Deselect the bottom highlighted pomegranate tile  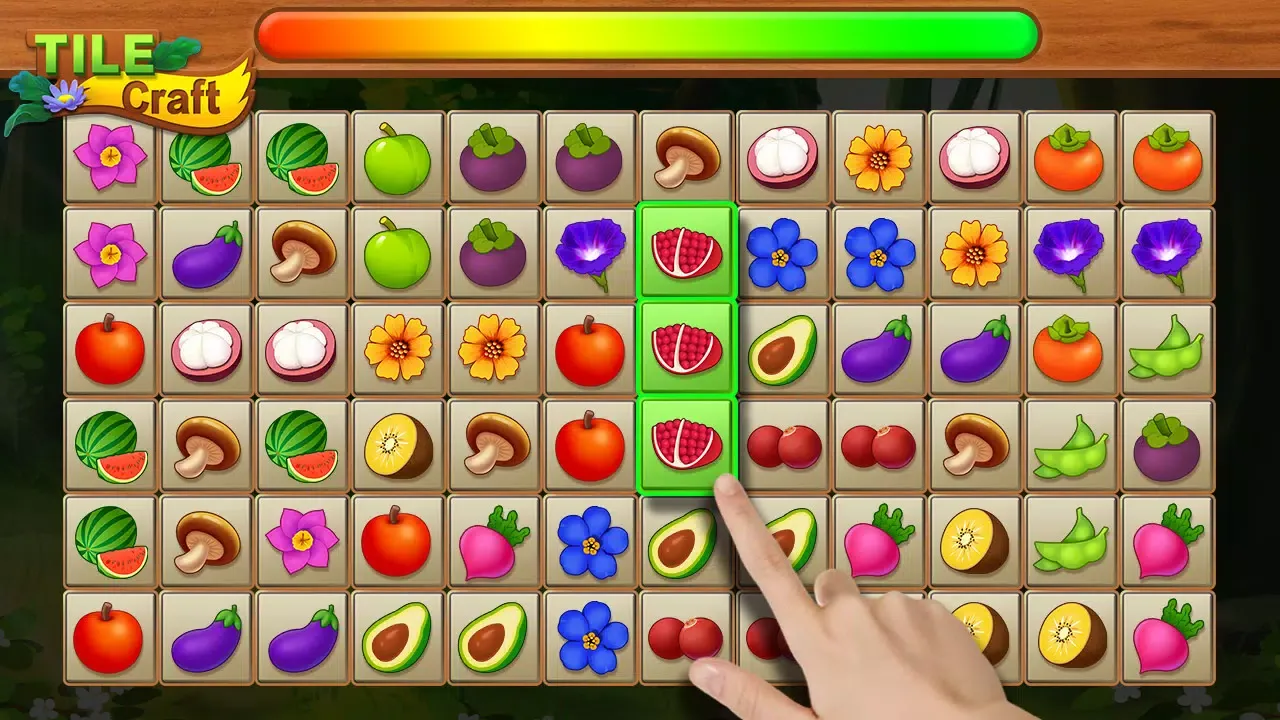tap(686, 444)
